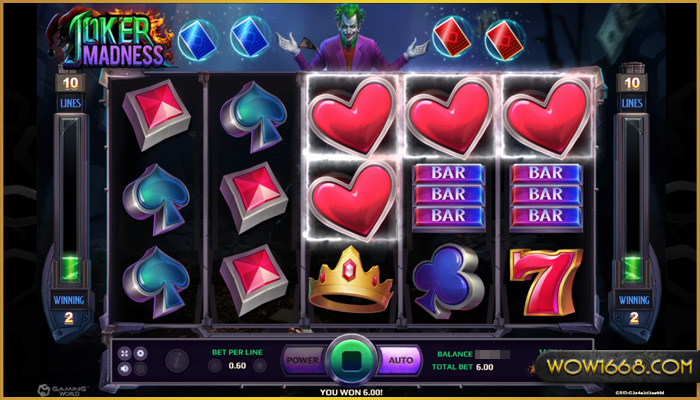700x400 pixels.
Task: Toggle fullscreen with the arrows icon
Action: [124, 353]
